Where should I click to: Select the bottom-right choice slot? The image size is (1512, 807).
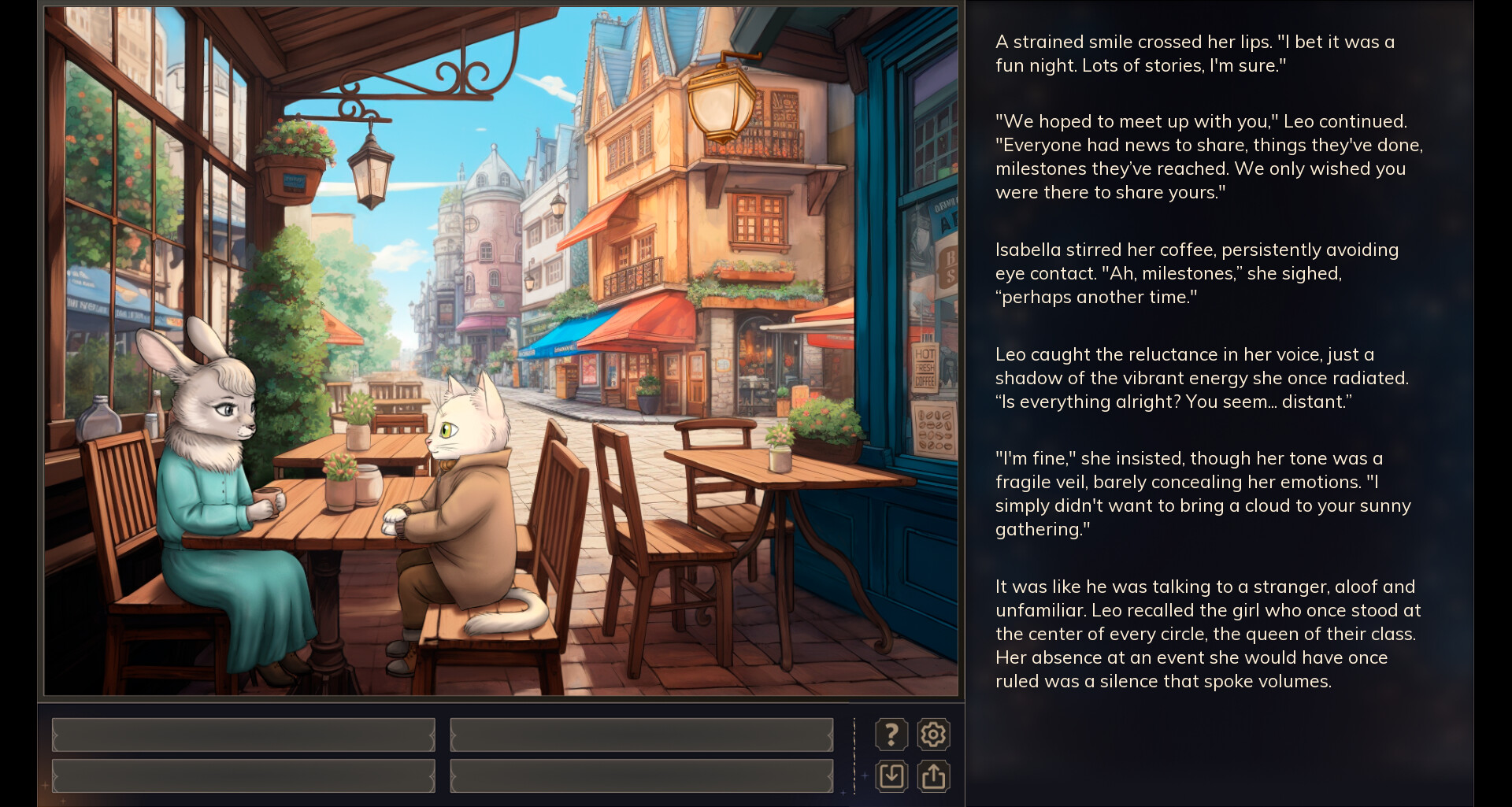coord(640,776)
